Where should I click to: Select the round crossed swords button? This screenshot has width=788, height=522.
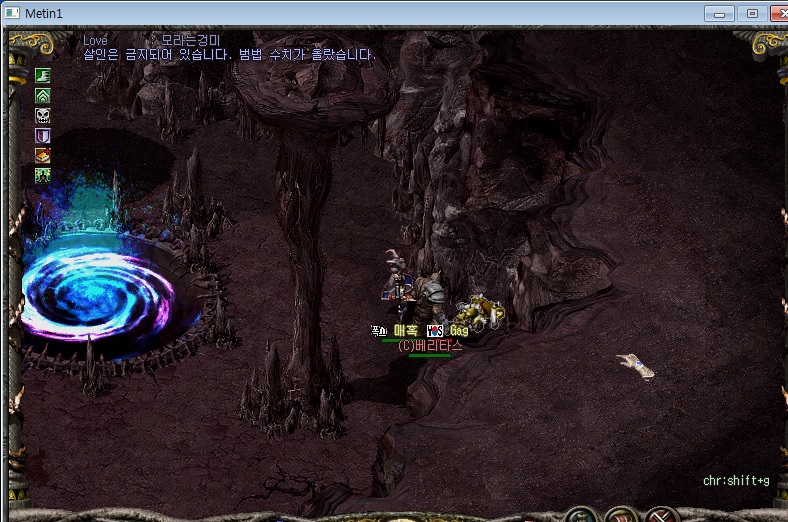tap(663, 516)
